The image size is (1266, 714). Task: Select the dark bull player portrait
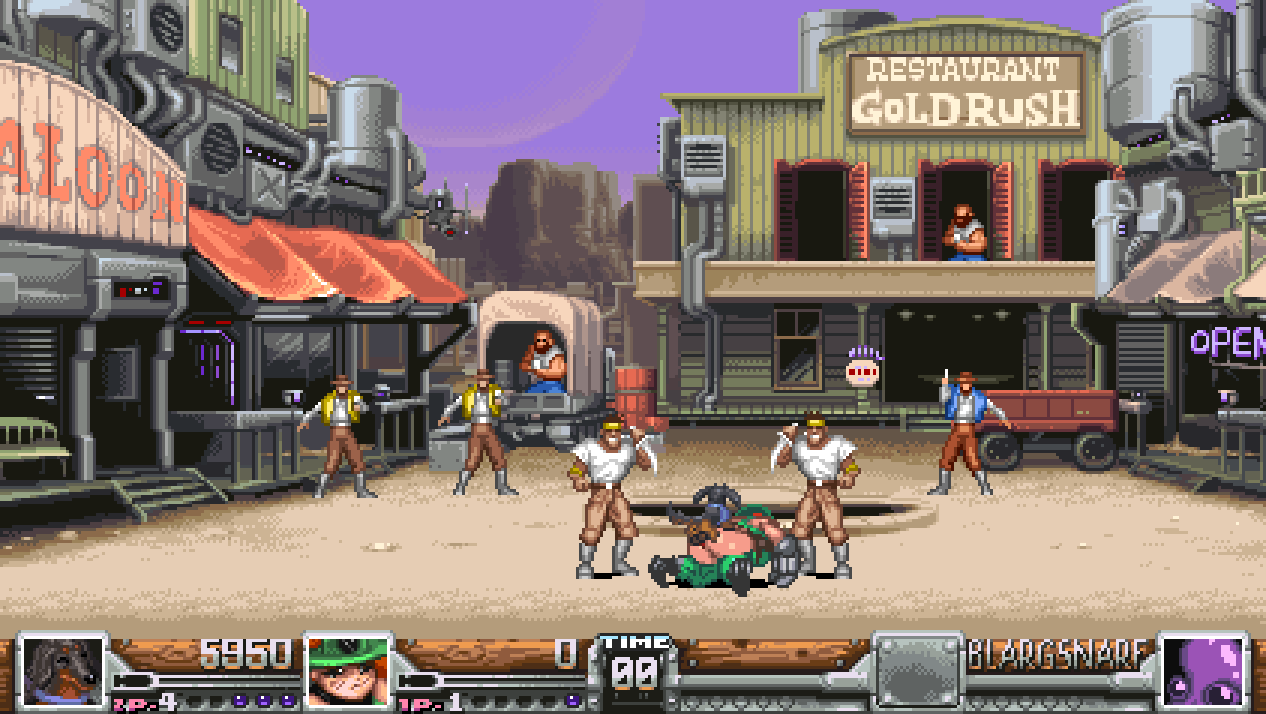click(x=63, y=671)
